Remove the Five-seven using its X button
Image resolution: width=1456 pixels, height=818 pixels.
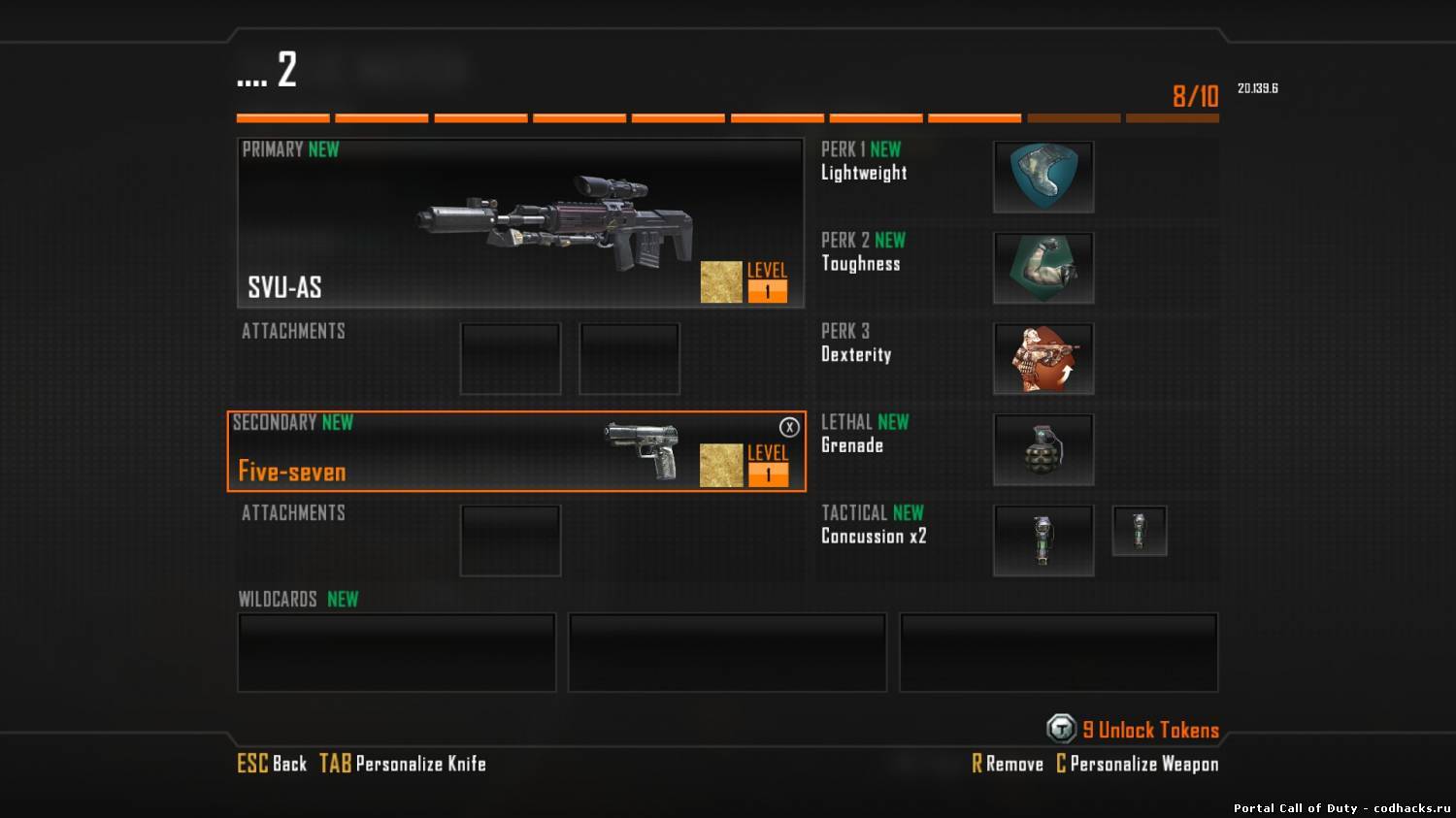[x=789, y=427]
